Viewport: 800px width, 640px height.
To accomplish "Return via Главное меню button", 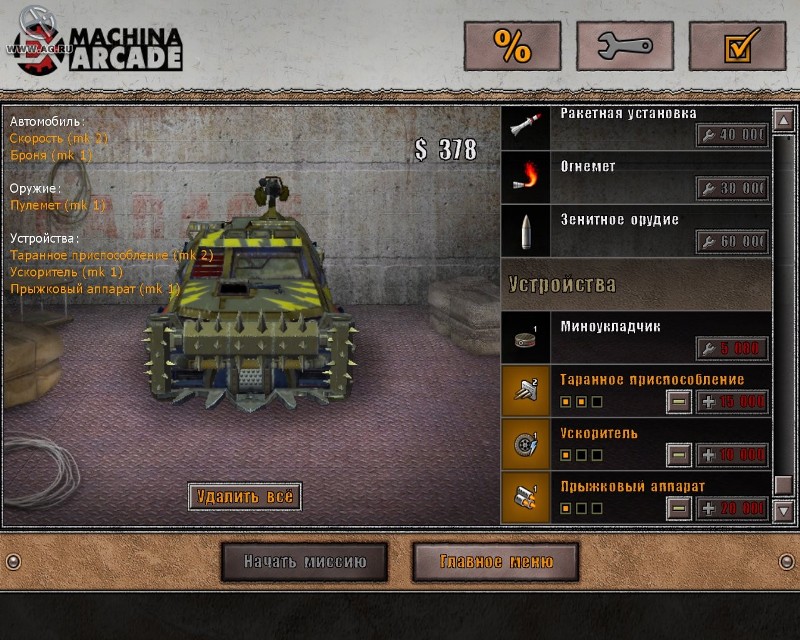I will click(x=496, y=562).
